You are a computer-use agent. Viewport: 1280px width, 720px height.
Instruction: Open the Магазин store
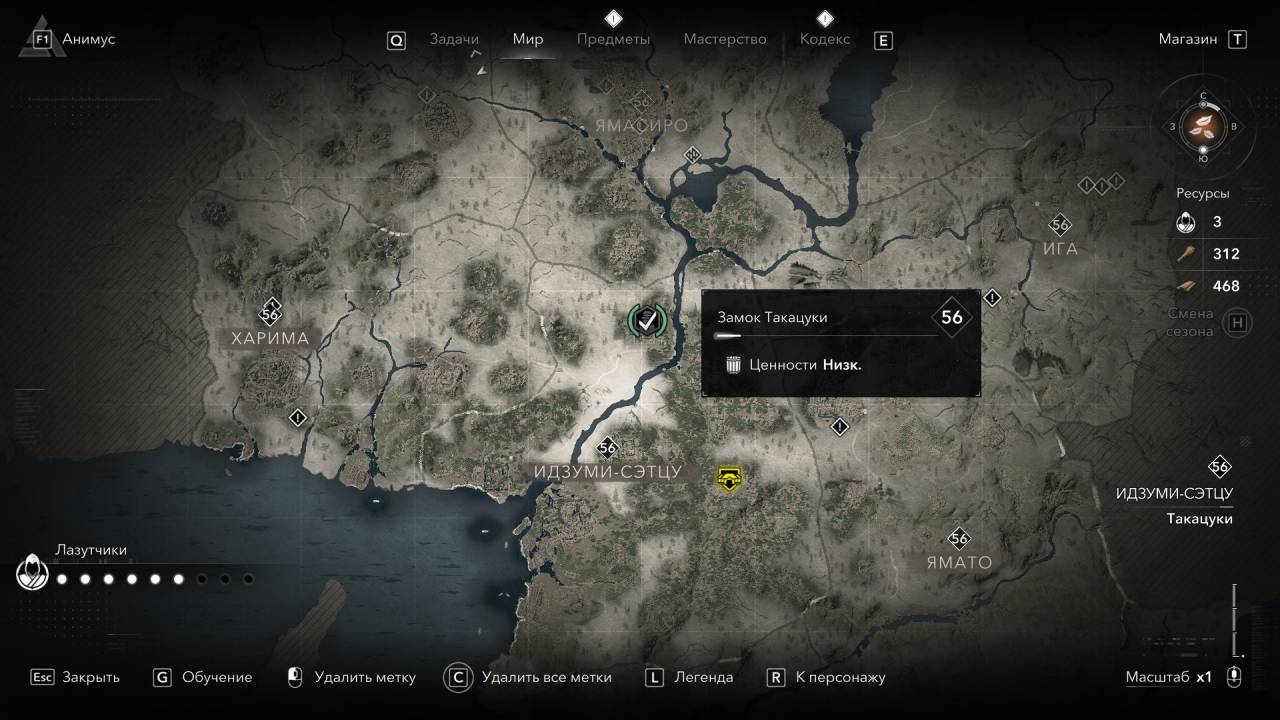(x=1188, y=39)
